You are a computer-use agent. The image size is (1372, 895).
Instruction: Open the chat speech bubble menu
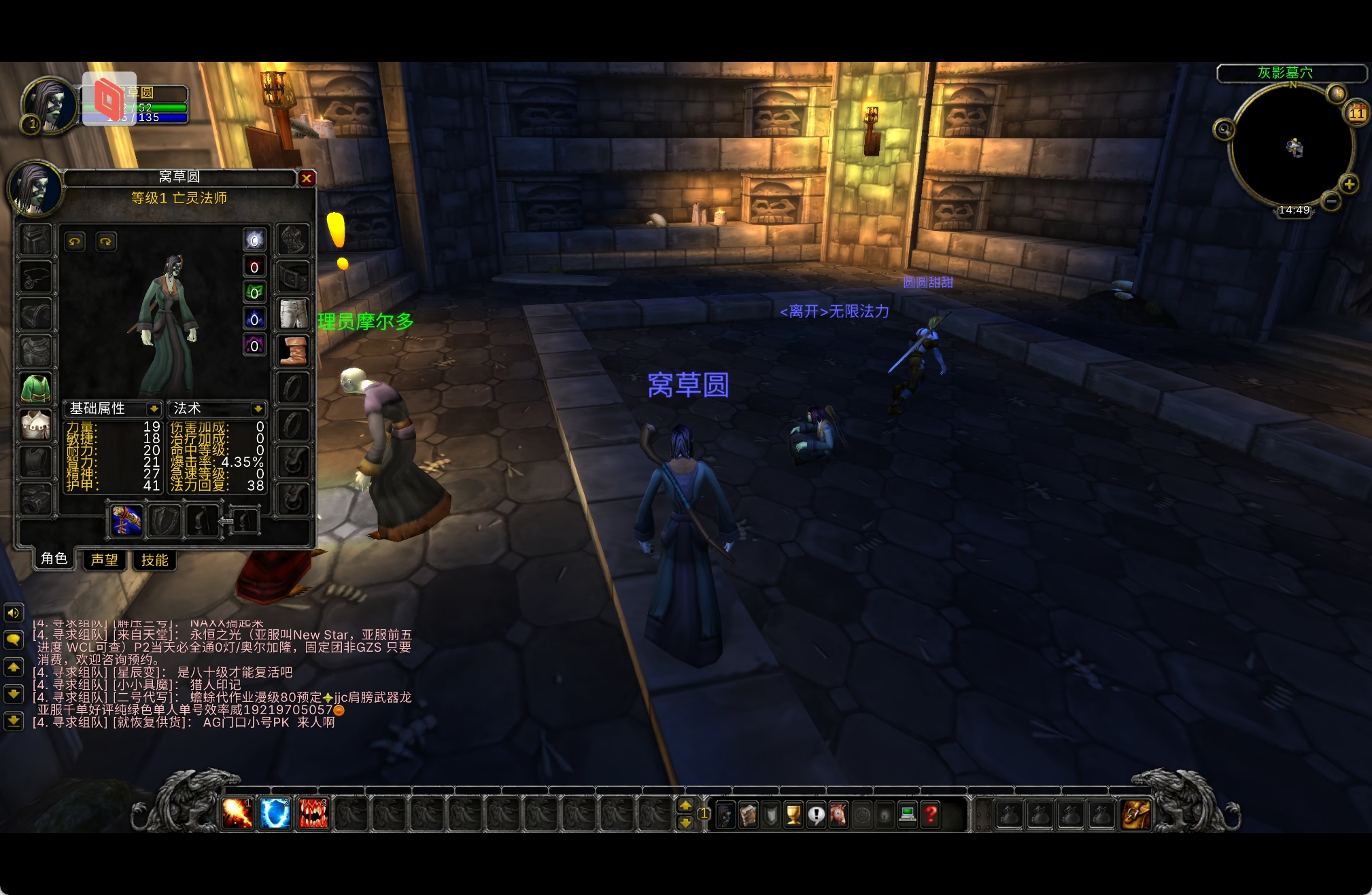(13, 639)
